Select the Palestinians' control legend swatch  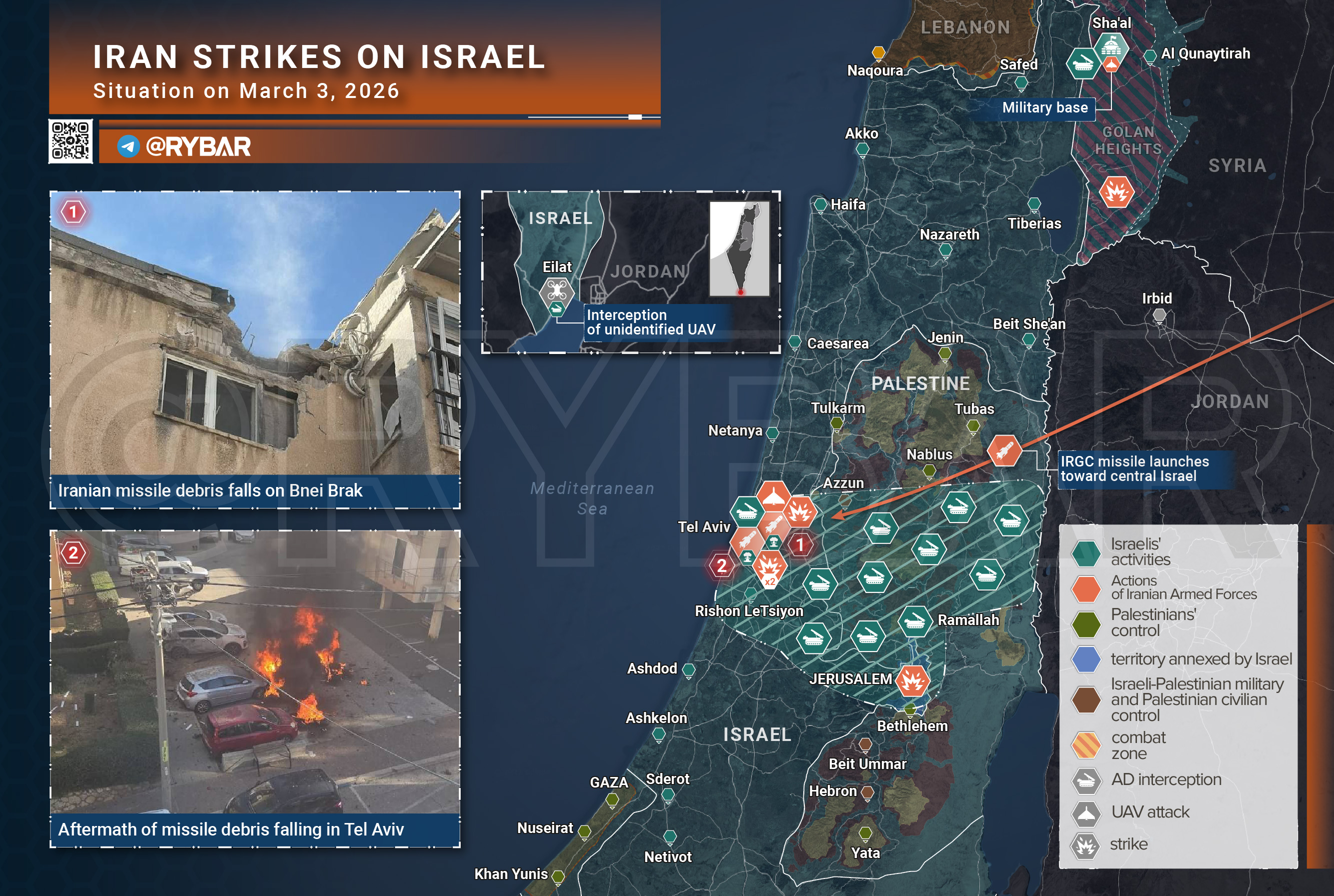1085,623
